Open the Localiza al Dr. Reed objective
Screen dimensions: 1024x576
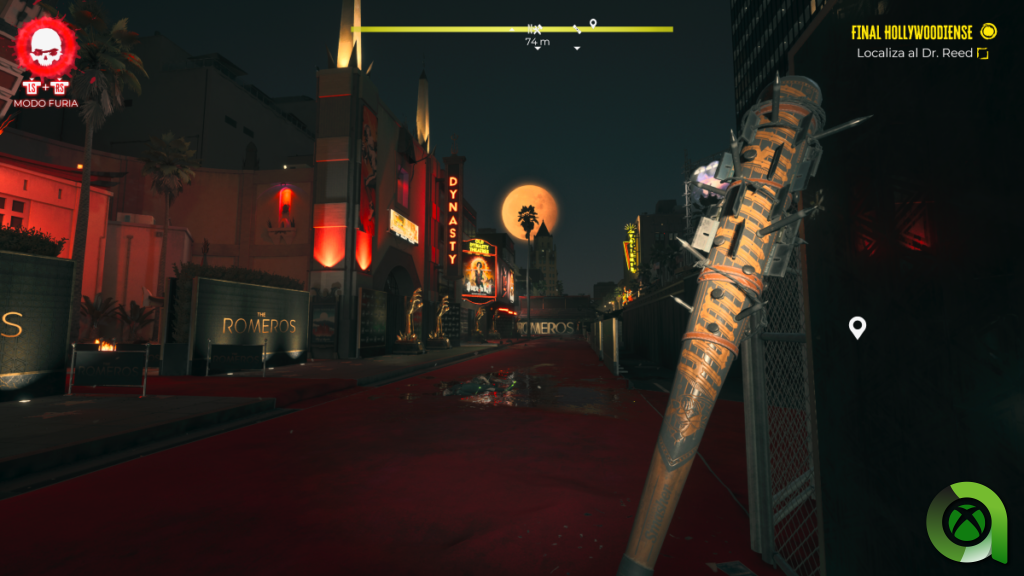(x=914, y=53)
